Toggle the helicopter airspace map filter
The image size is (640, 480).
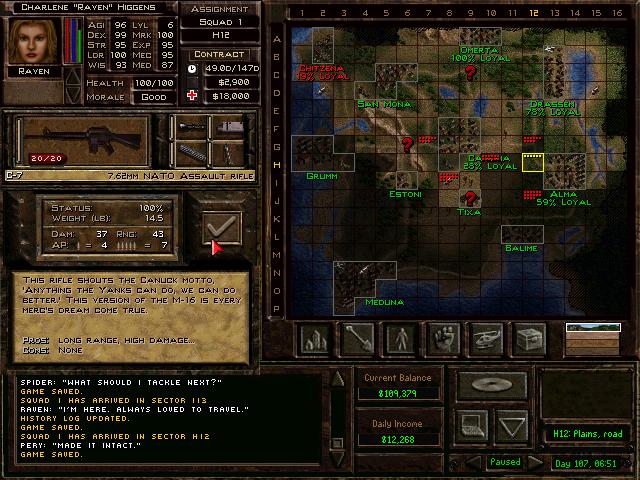(487, 338)
